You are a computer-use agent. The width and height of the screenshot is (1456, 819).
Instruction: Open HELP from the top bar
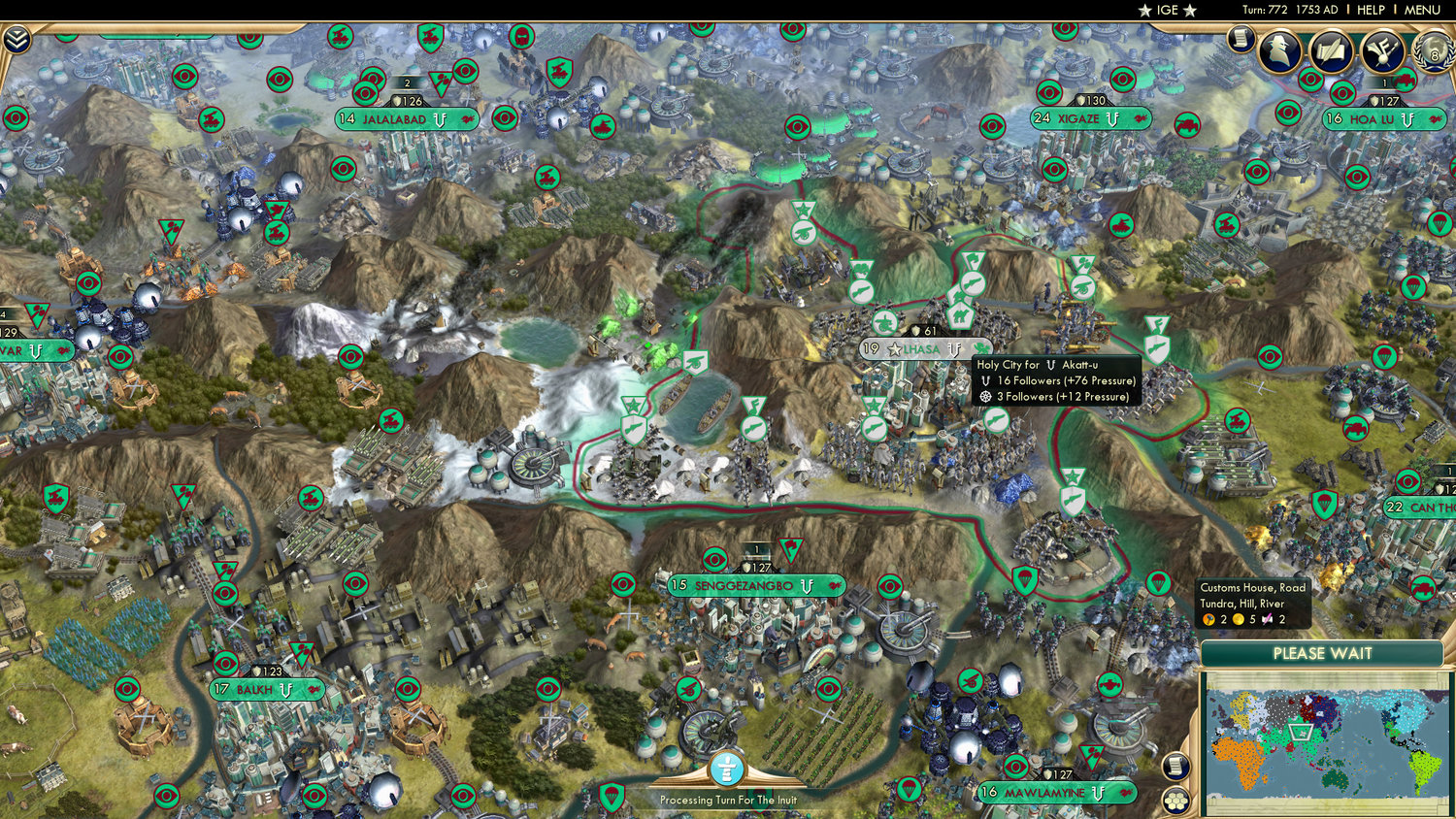pos(1373,10)
